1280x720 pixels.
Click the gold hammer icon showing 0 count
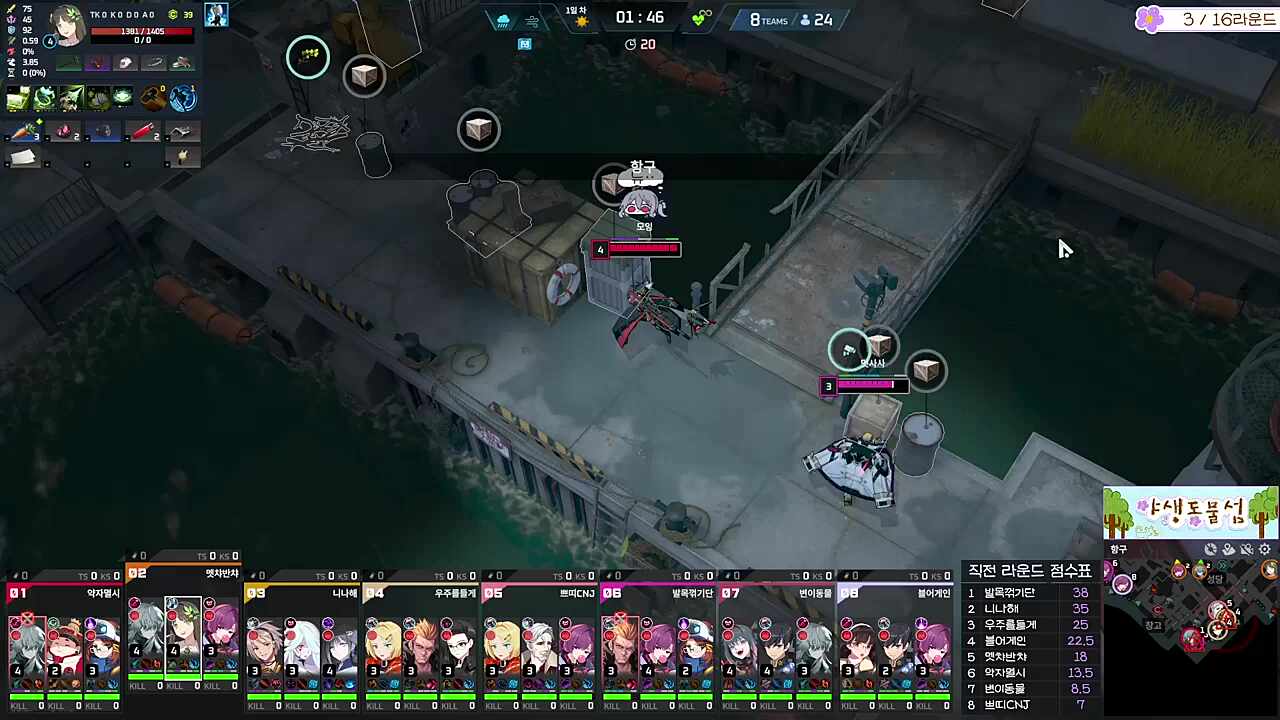pos(151,97)
